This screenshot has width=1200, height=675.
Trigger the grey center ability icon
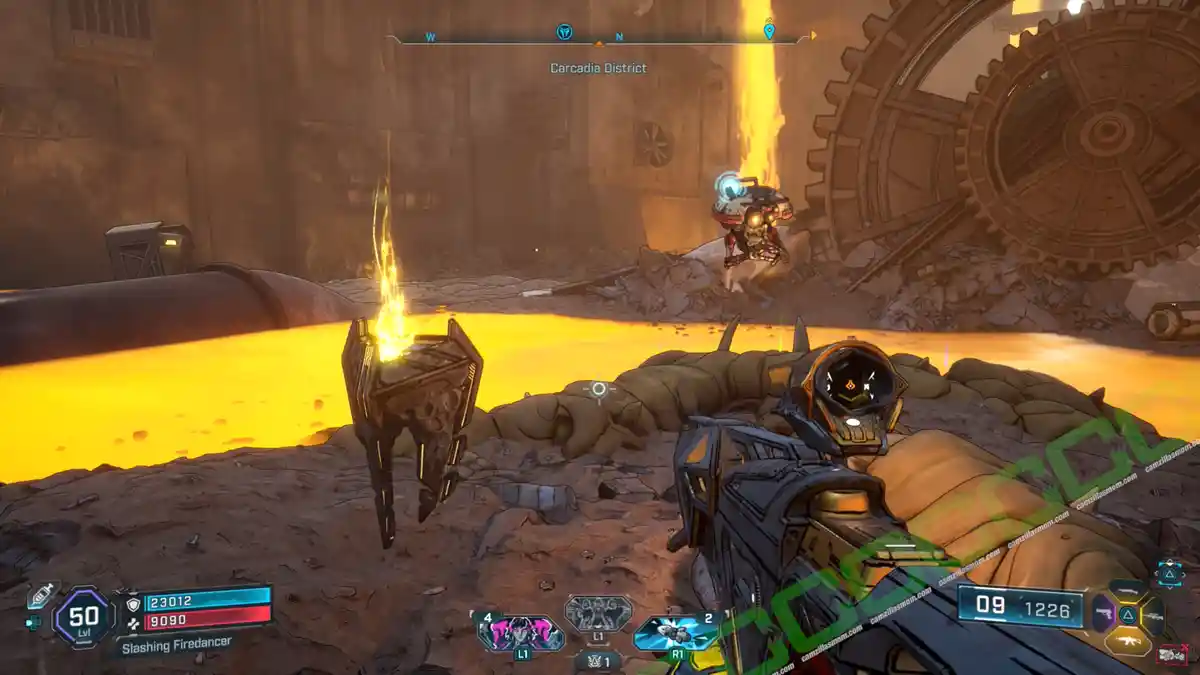point(598,613)
